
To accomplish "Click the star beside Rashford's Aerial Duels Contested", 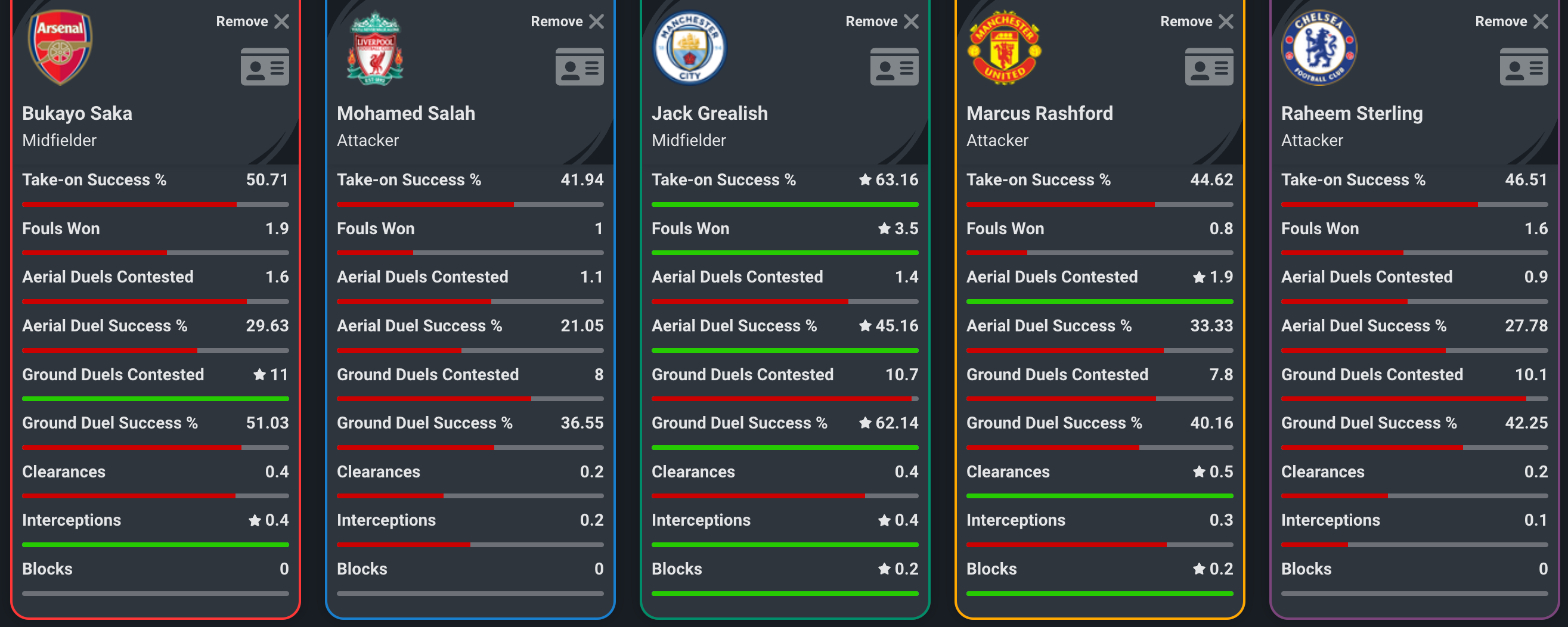I will point(1200,277).
